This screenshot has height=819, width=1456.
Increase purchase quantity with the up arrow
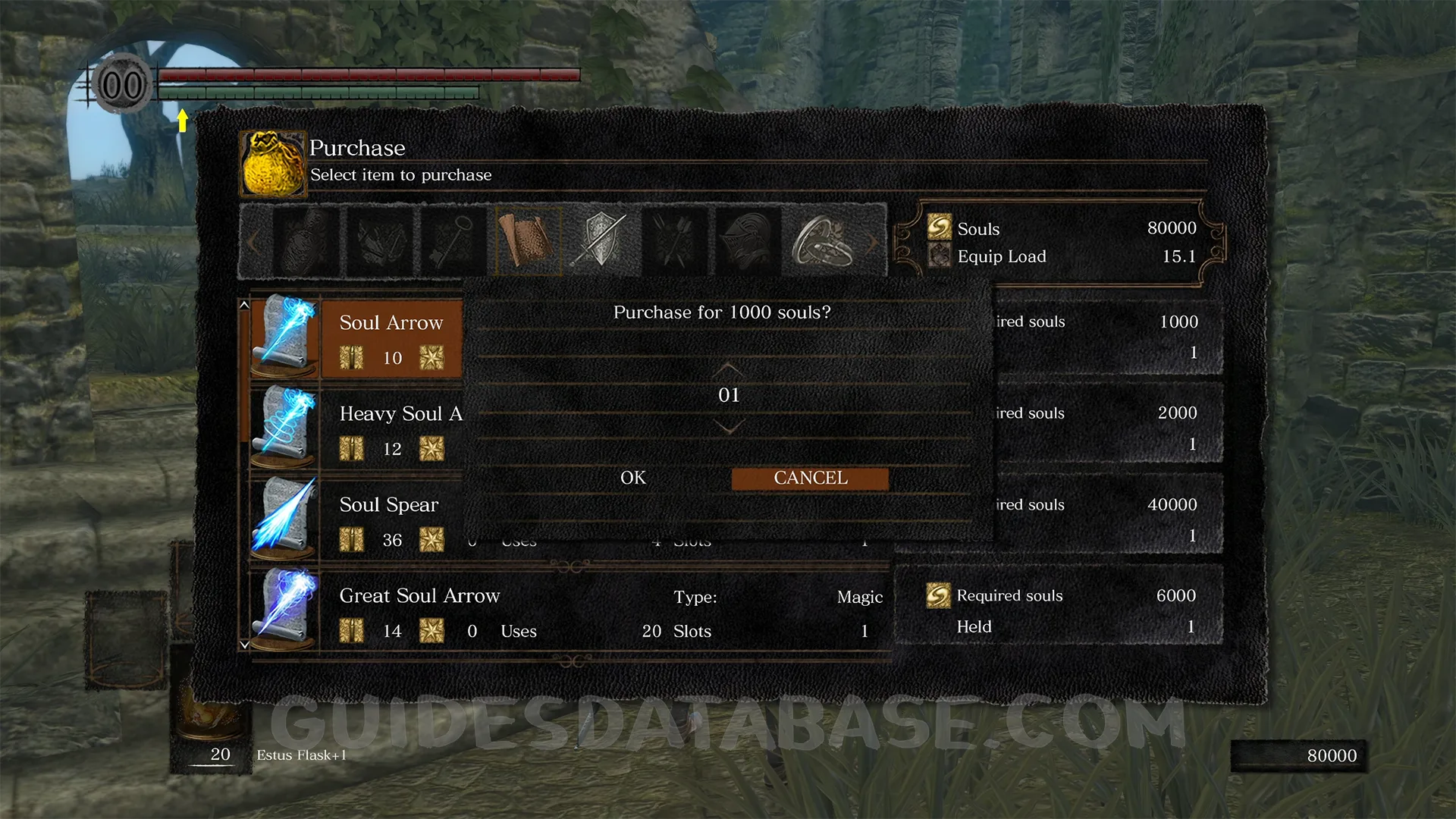pyautogui.click(x=728, y=369)
